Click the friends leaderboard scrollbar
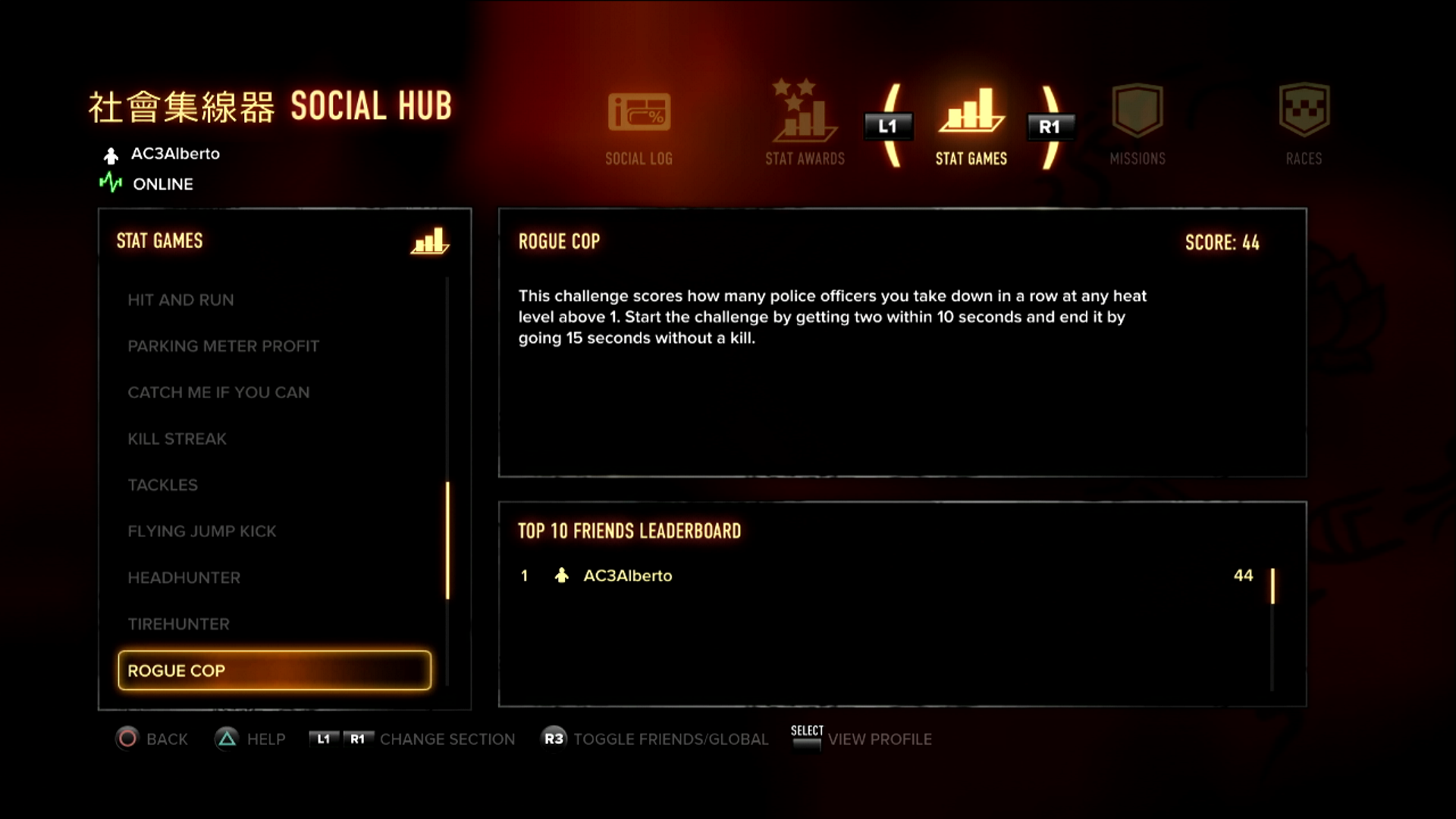Screen dimensions: 1456x819 click(1272, 586)
